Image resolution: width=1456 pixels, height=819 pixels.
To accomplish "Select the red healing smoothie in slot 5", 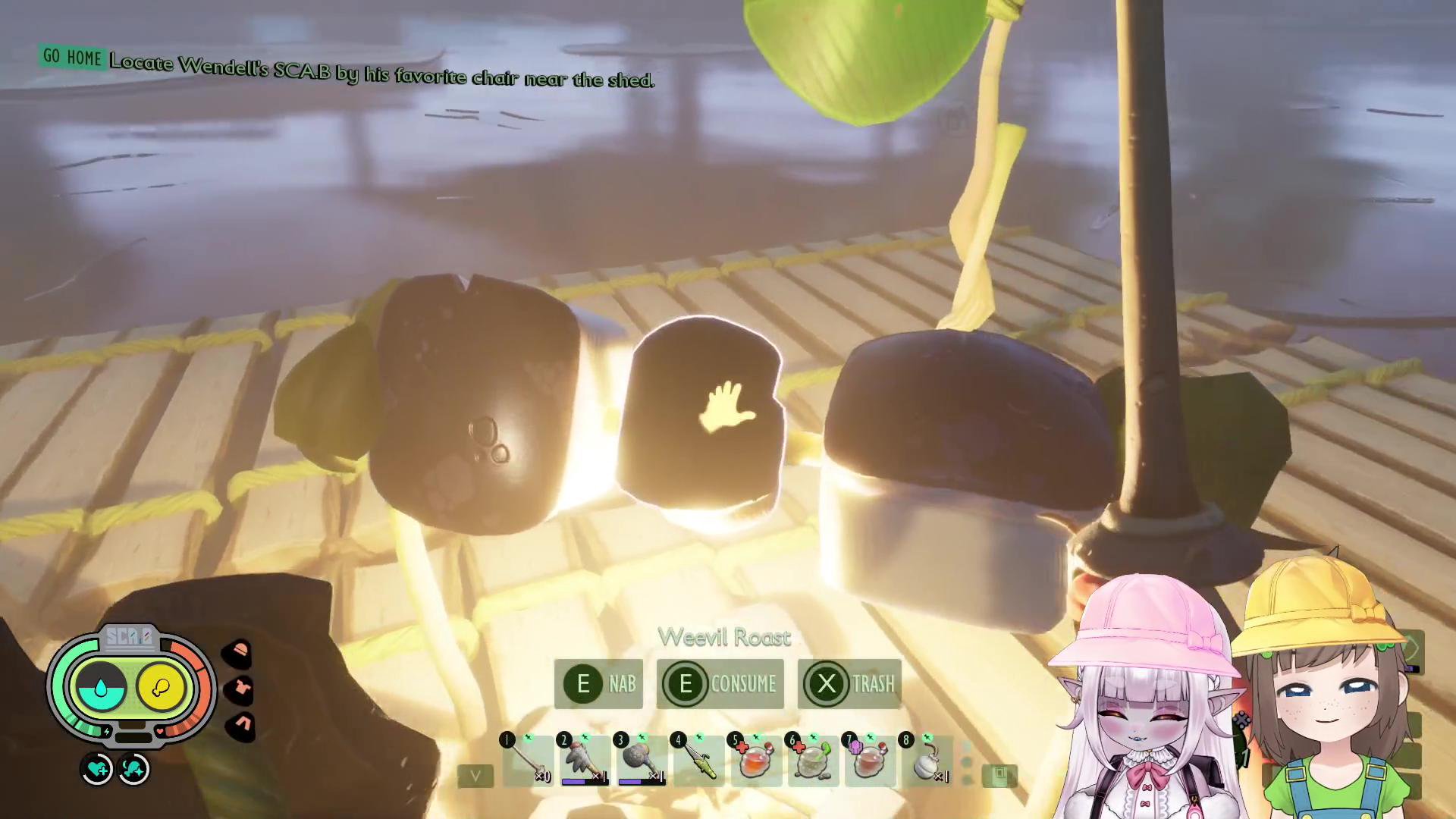I will [756, 760].
